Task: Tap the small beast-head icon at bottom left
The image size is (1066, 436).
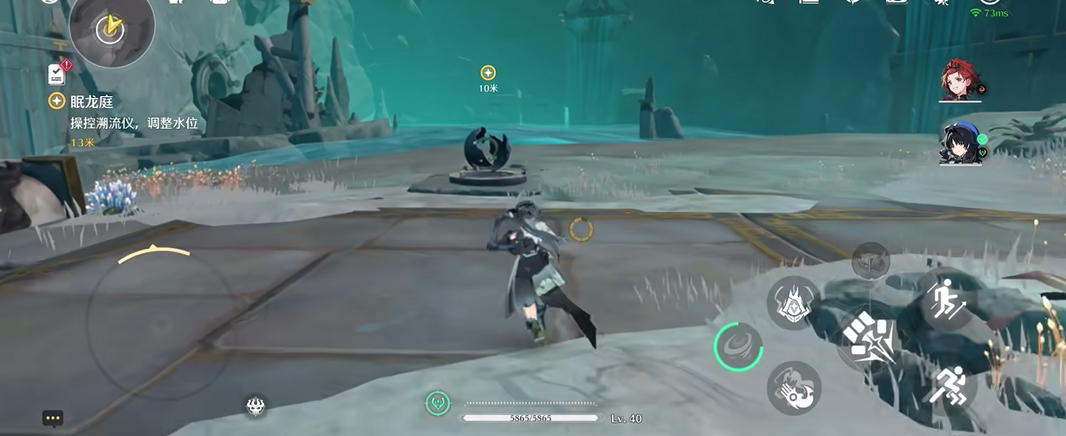Action: tap(257, 405)
